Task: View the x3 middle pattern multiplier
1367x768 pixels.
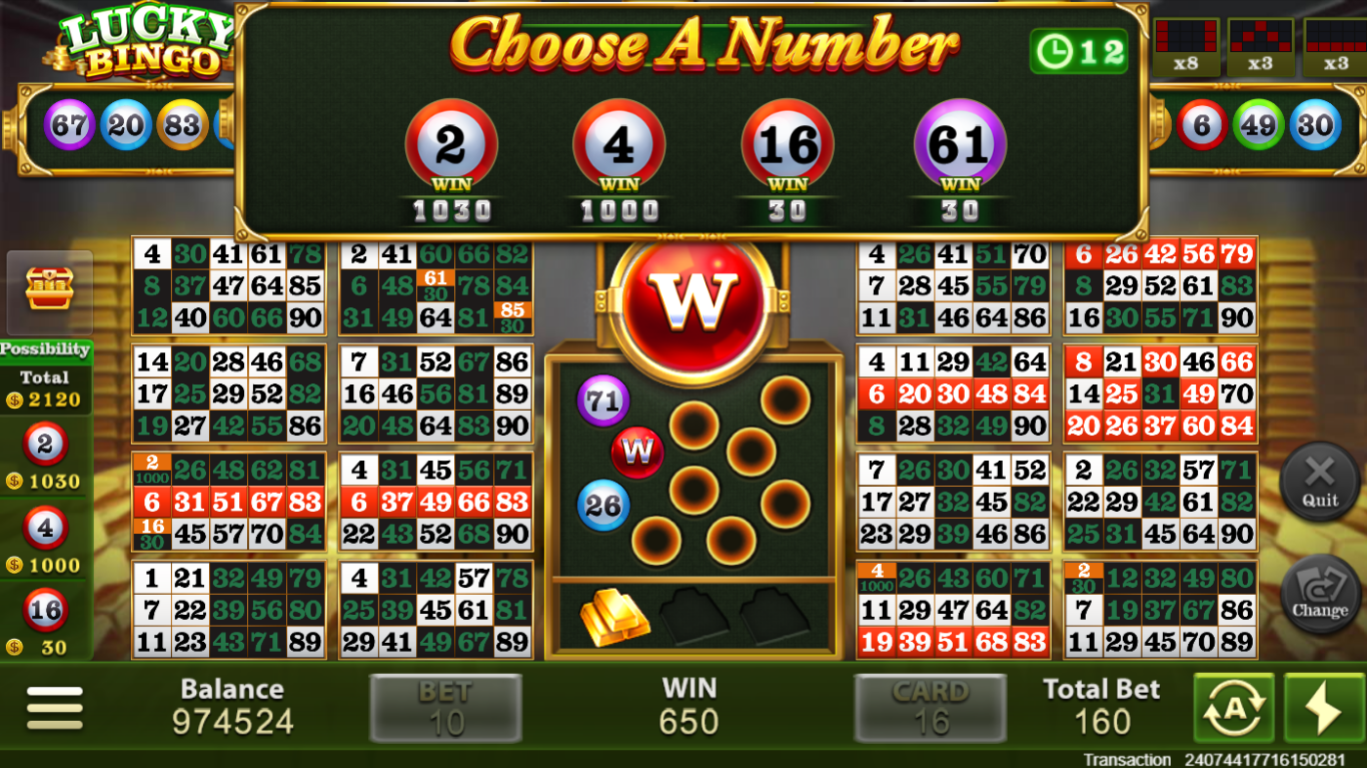Action: [x=1262, y=45]
